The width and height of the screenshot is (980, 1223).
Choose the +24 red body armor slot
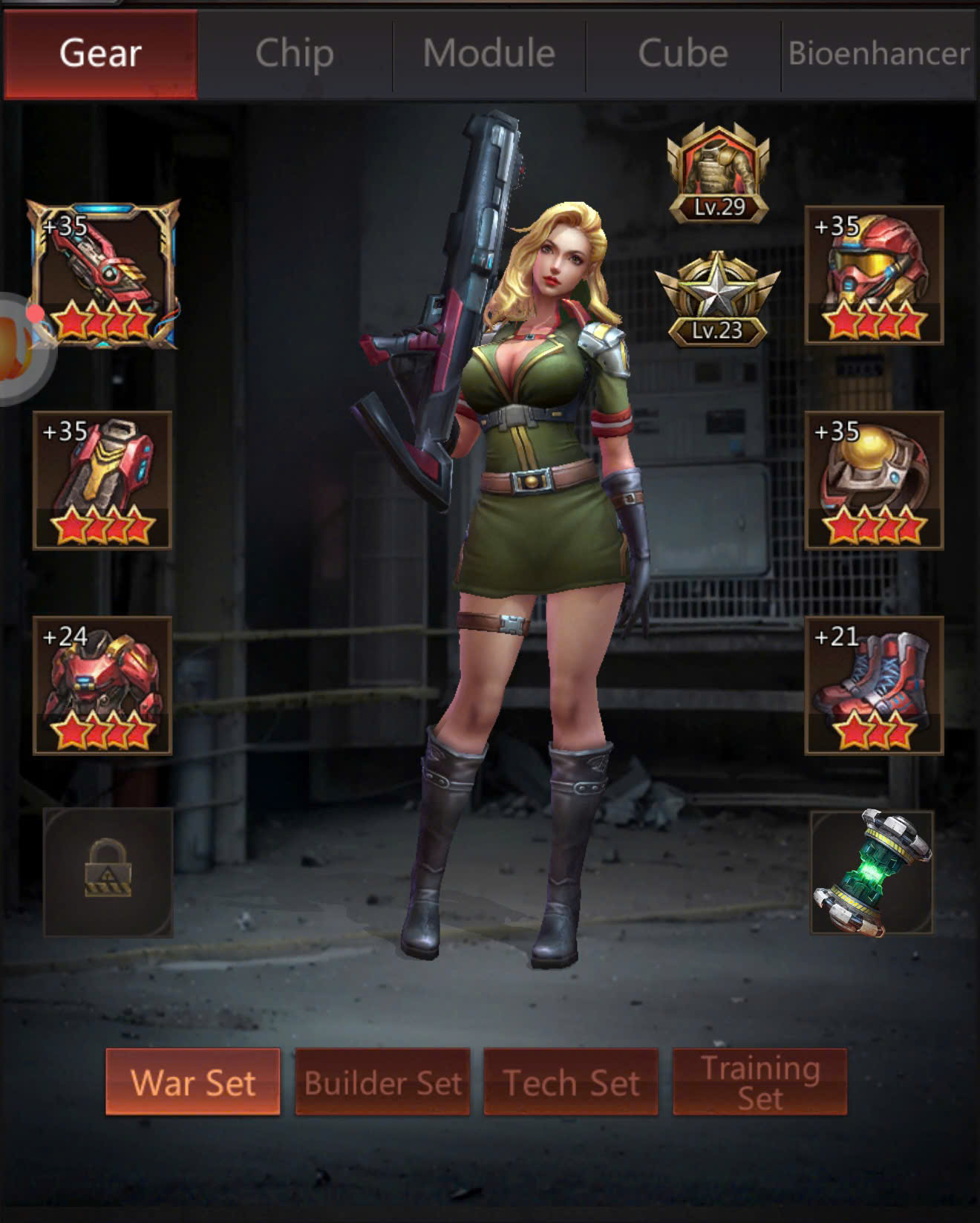(102, 685)
